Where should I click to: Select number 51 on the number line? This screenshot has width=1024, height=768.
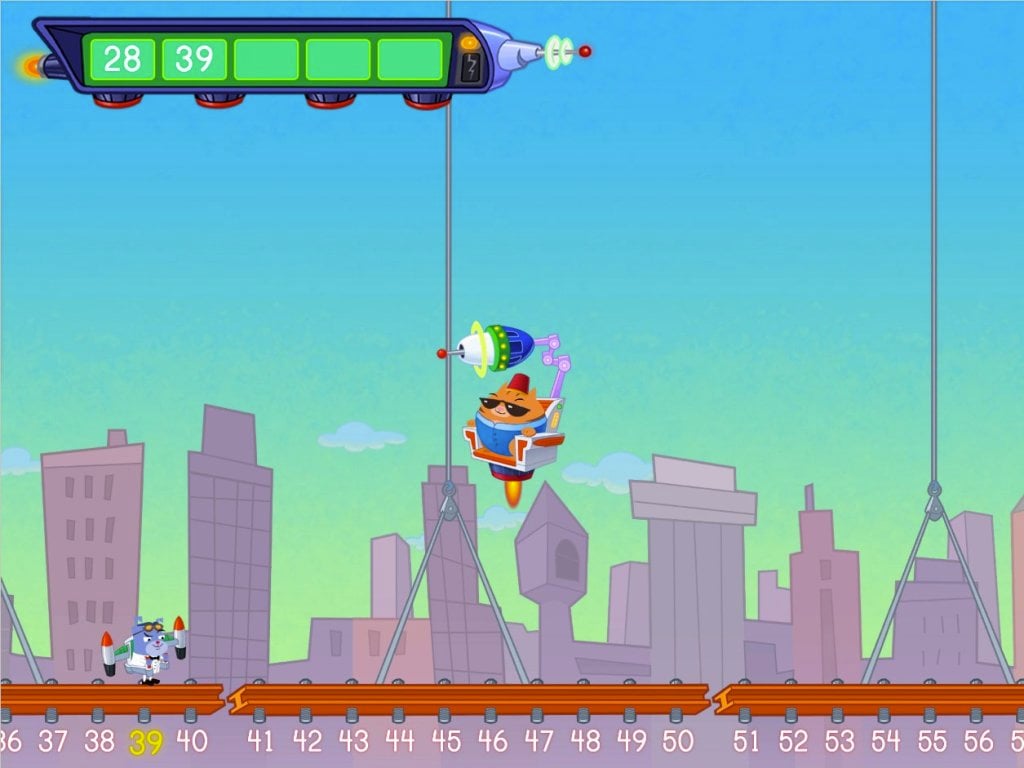(x=746, y=741)
